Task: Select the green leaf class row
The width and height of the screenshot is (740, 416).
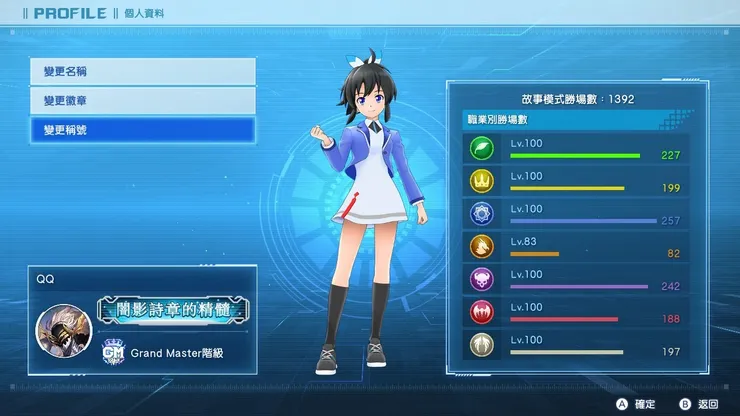Action: click(570, 149)
